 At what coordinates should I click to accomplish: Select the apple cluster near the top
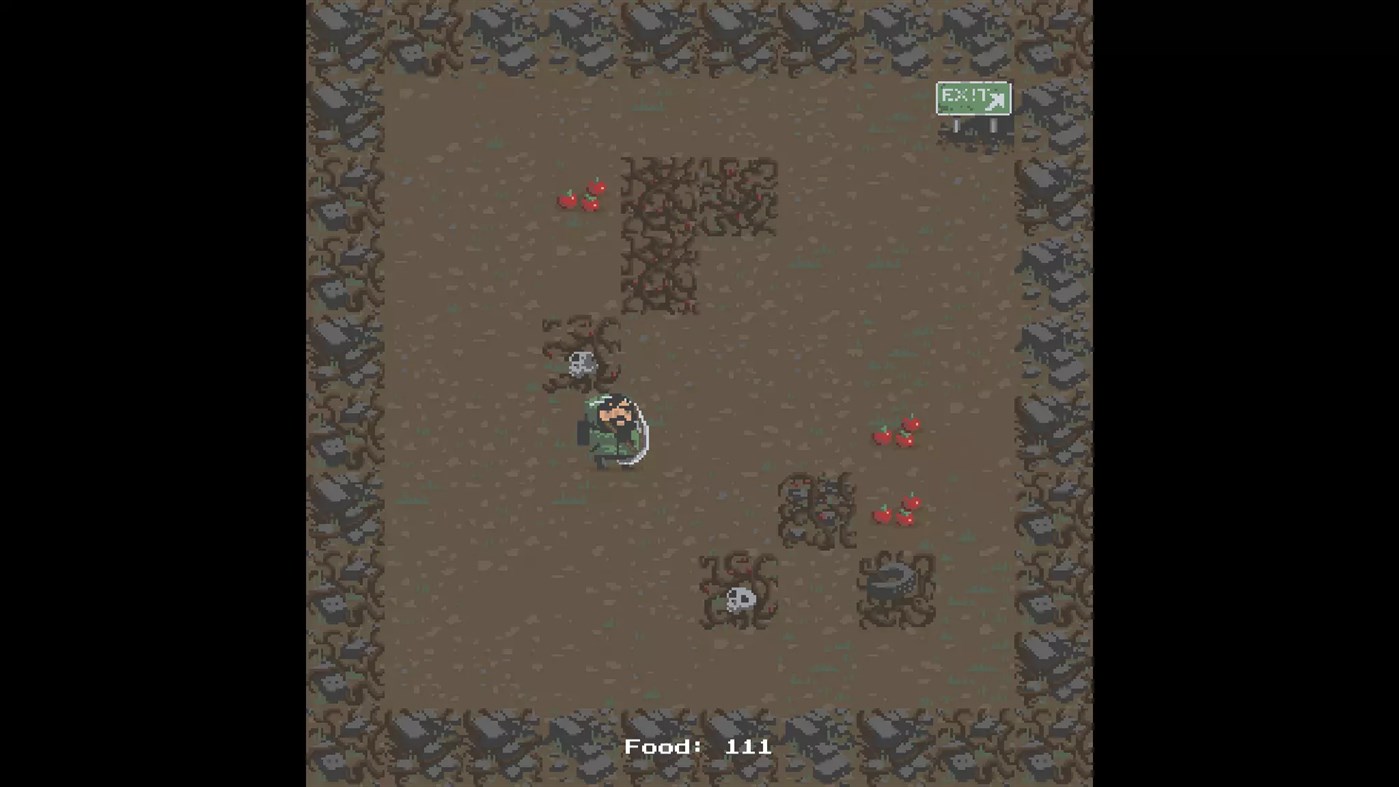point(582,196)
